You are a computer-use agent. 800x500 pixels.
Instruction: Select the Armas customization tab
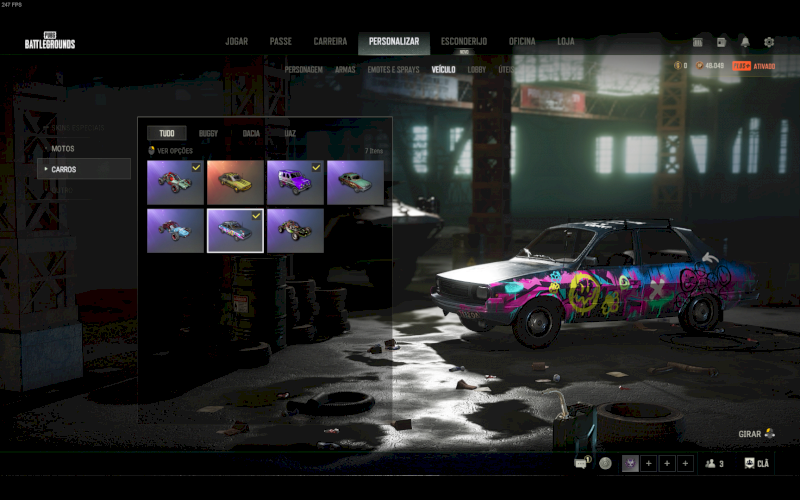click(345, 70)
